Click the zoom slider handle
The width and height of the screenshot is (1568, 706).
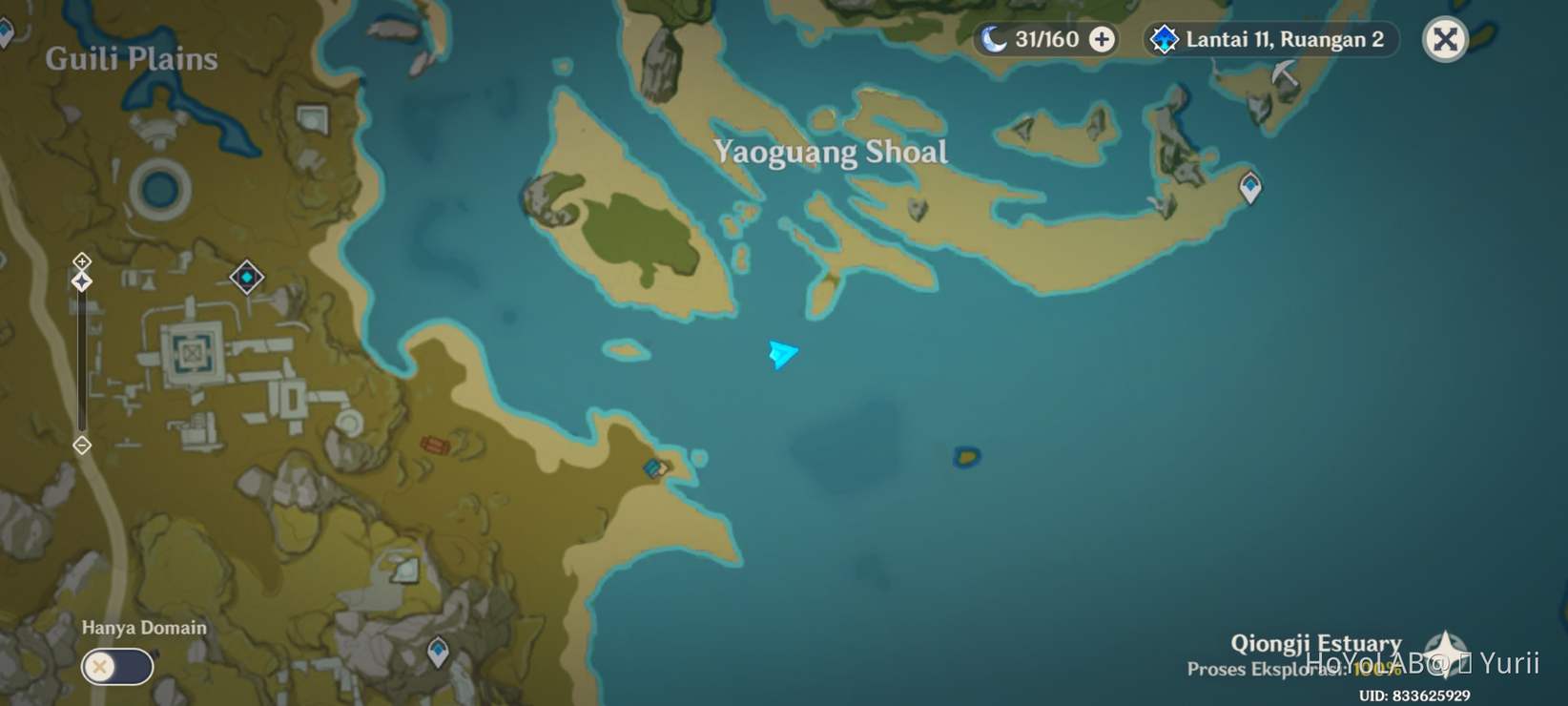[81, 280]
